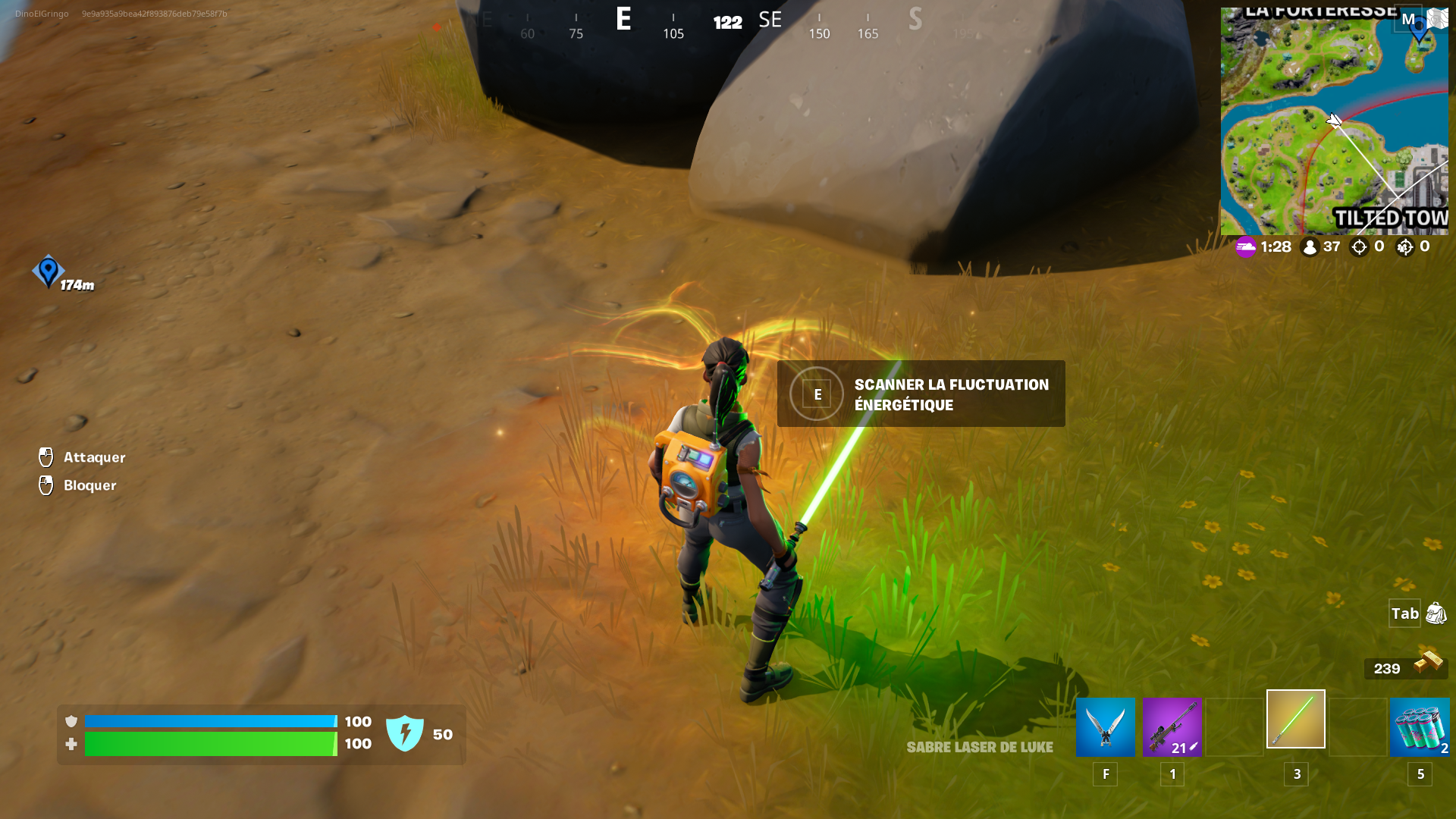Click the eliminations crosshair counter icon

pos(1360,246)
